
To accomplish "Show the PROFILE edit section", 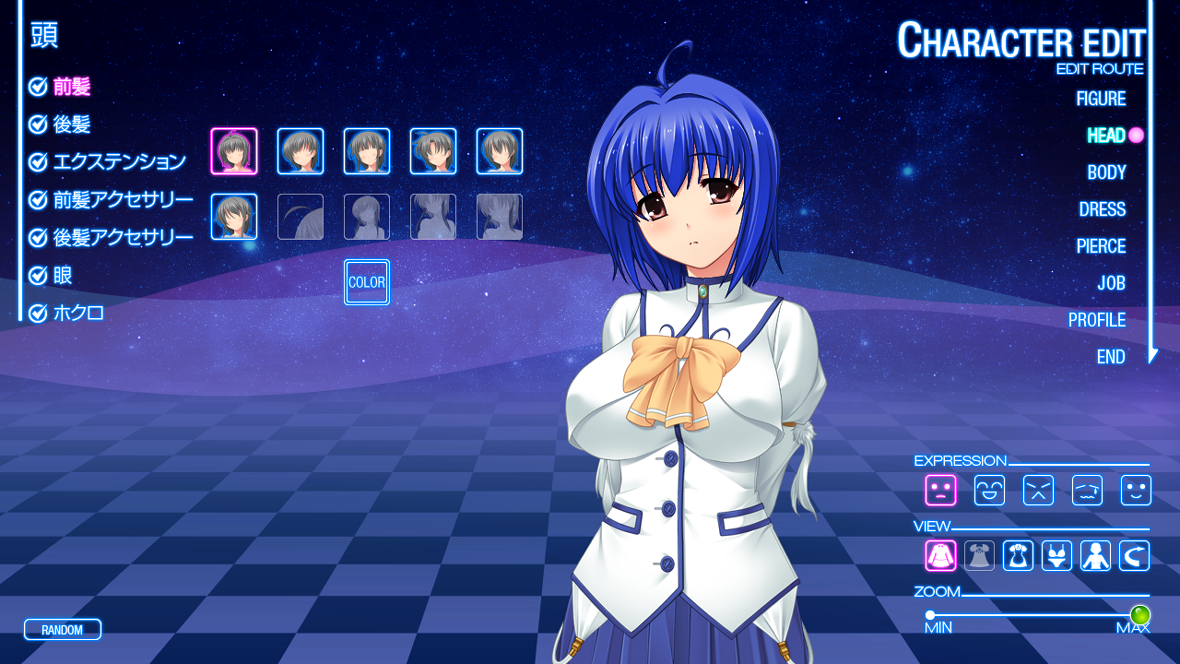I will tap(1096, 320).
